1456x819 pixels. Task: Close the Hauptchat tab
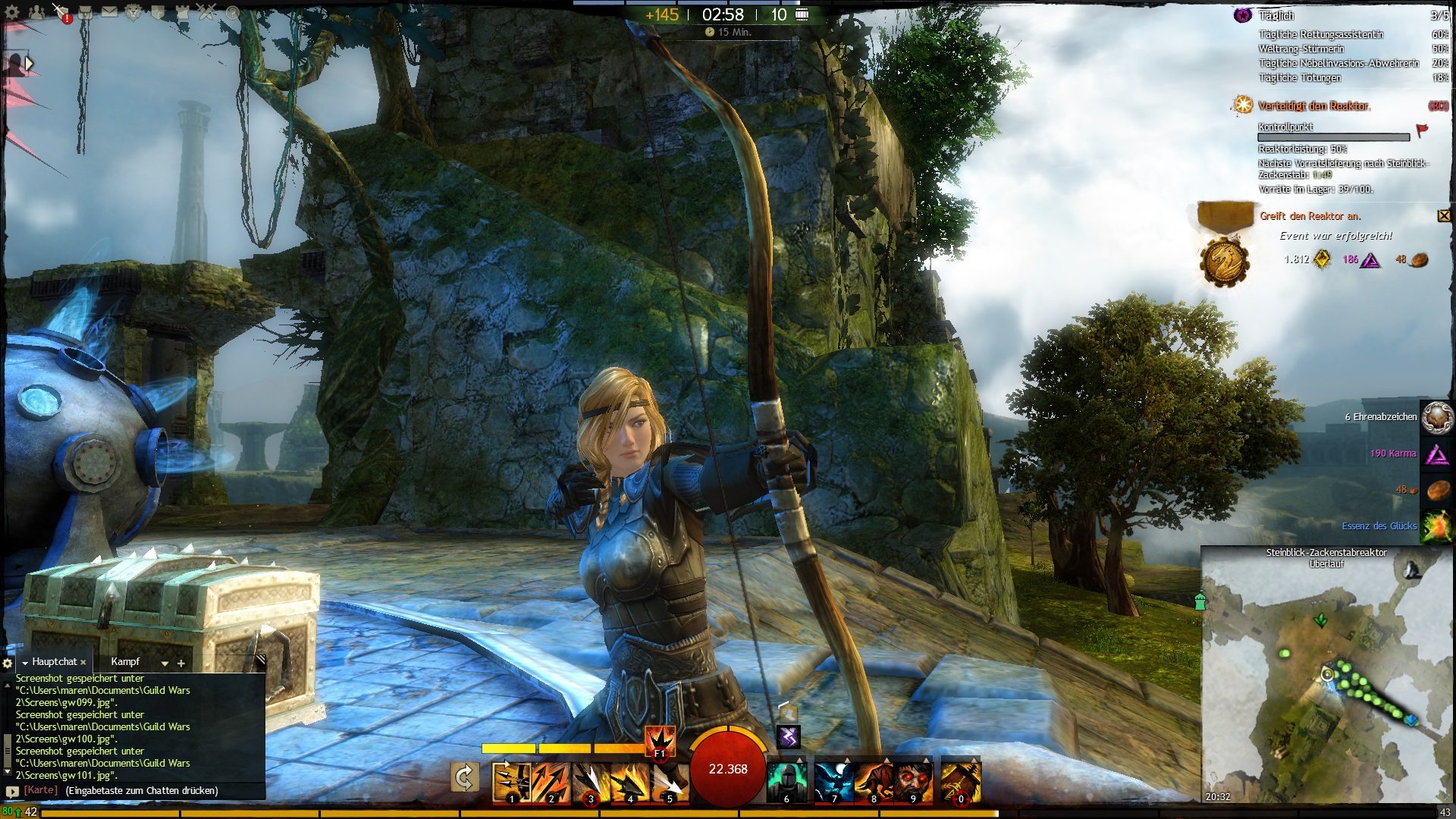pyautogui.click(x=83, y=663)
